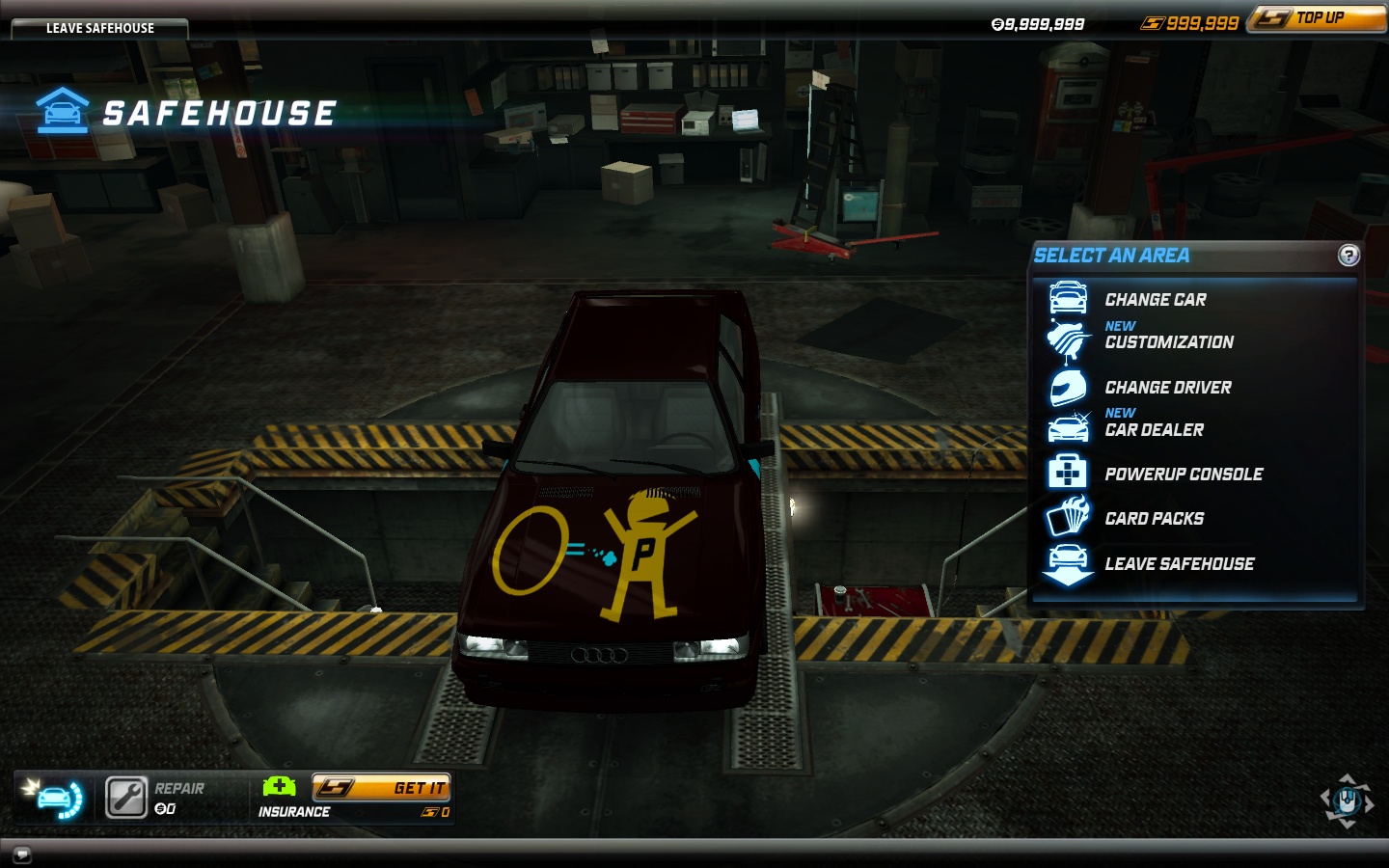Image resolution: width=1389 pixels, height=868 pixels.
Task: Select Change Car from the area list
Action: click(x=1155, y=300)
